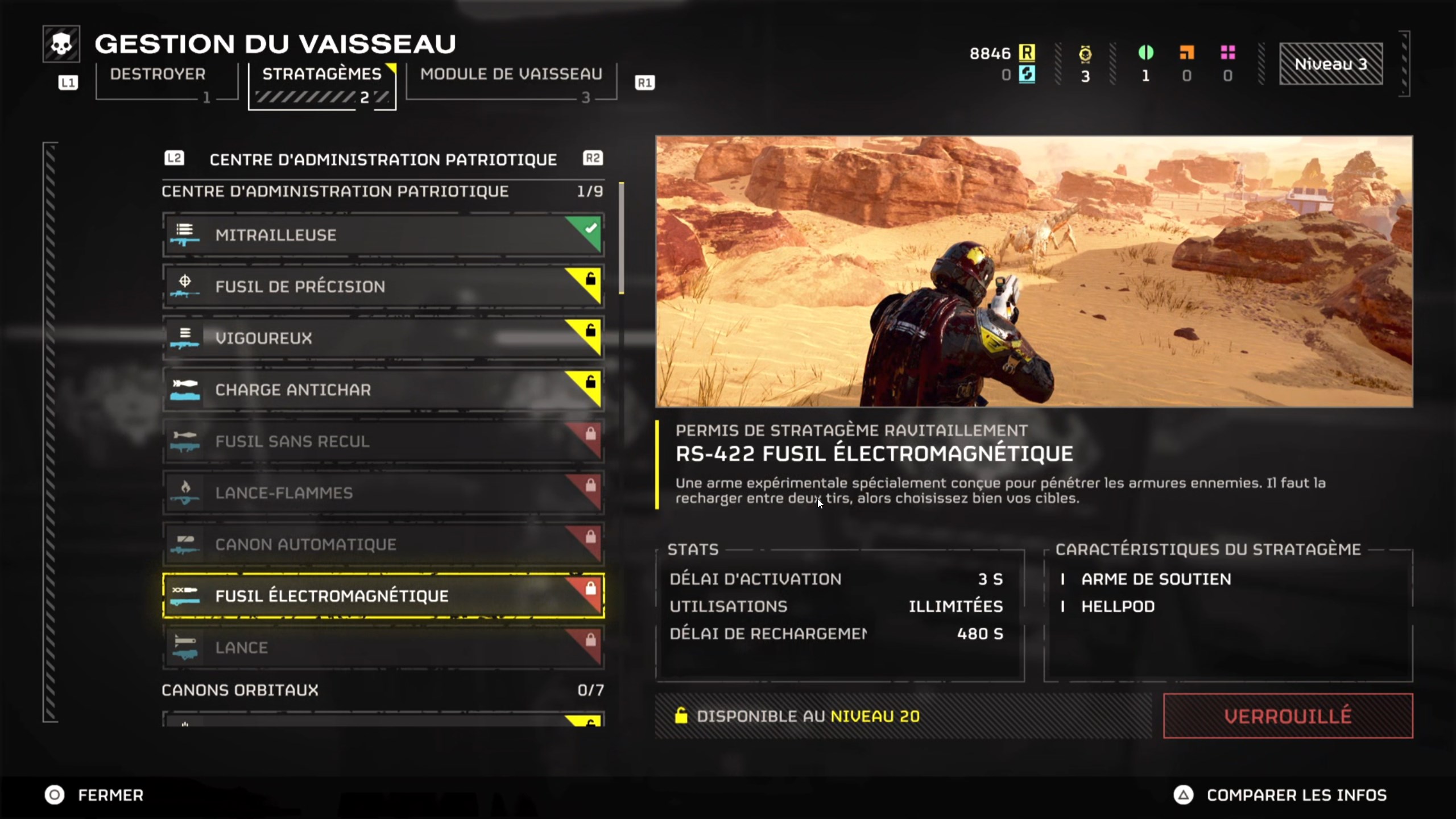Click the yellow requisition R currency icon
The width and height of the screenshot is (1456, 819).
point(1027,53)
